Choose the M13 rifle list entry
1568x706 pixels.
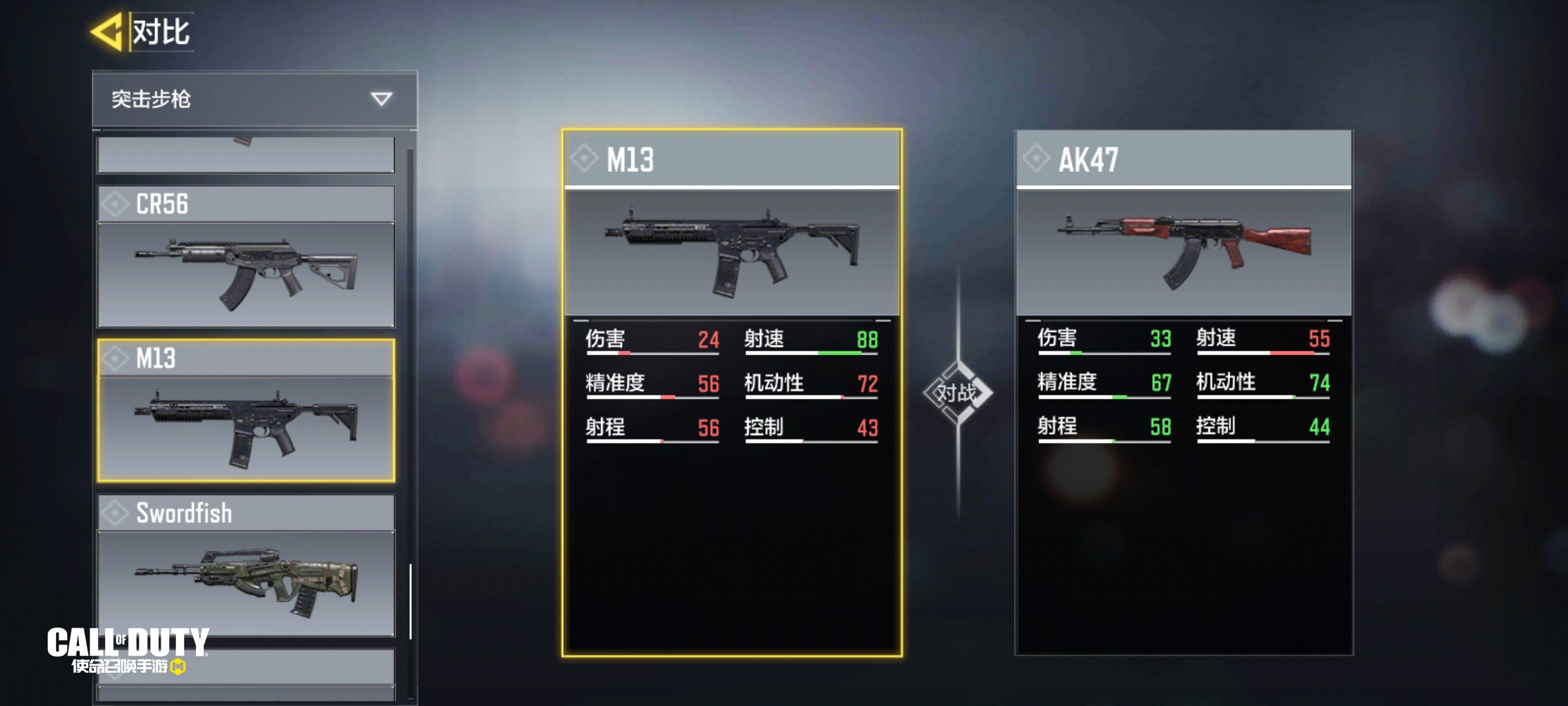(x=246, y=411)
